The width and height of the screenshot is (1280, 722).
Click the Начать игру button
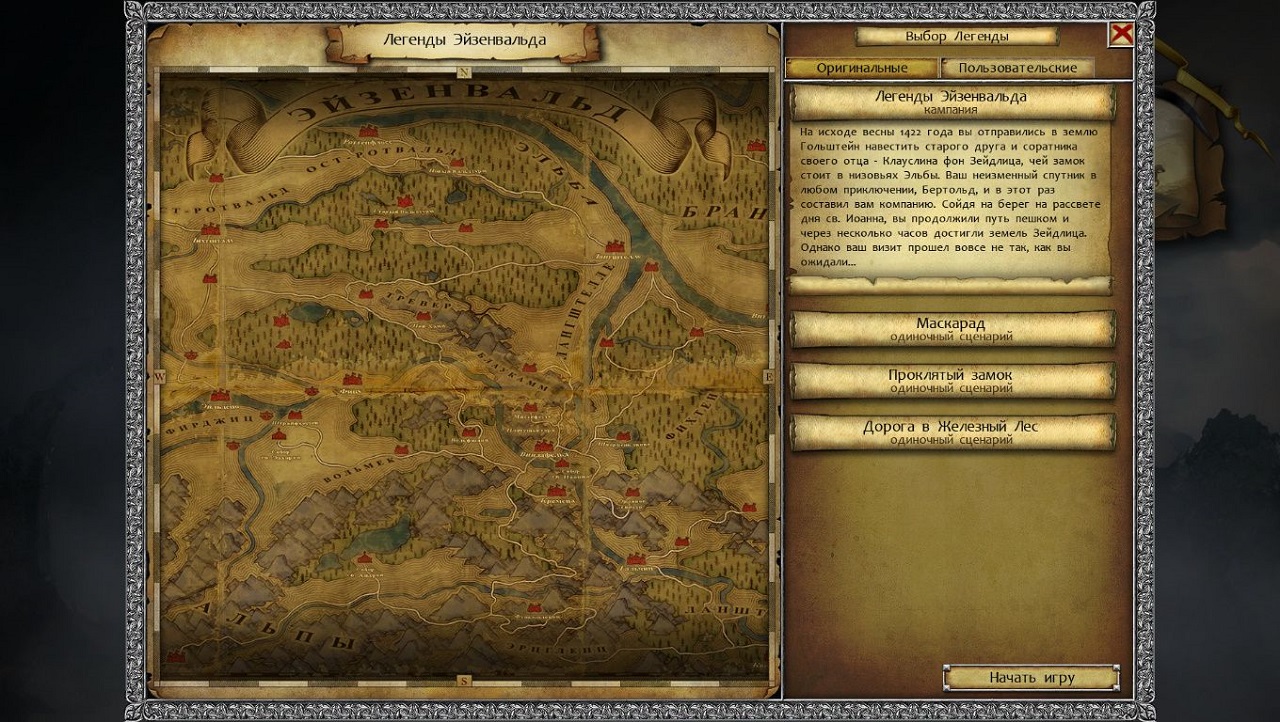(1031, 678)
